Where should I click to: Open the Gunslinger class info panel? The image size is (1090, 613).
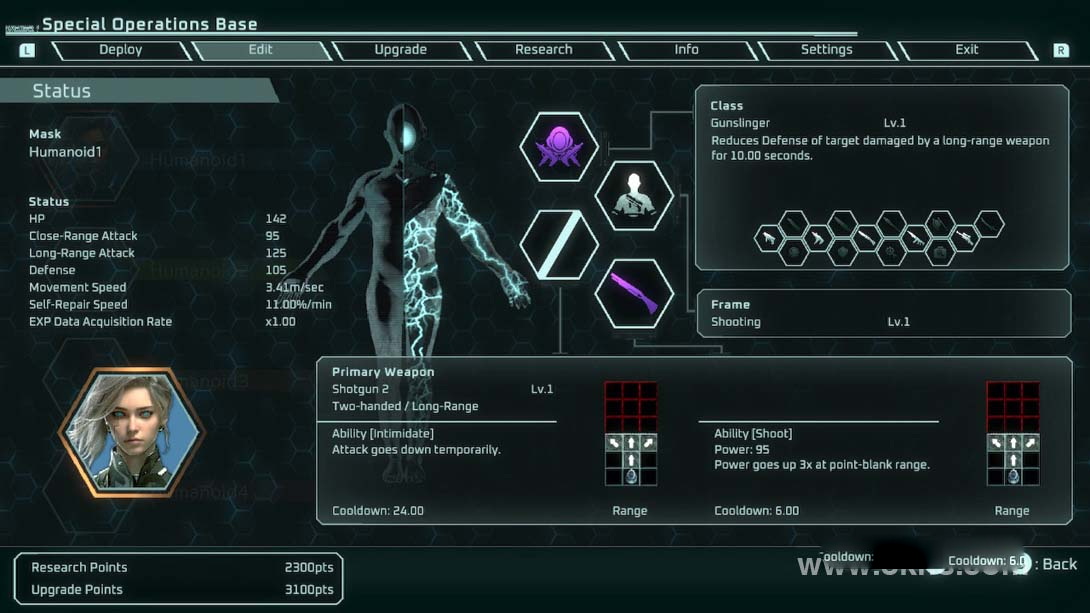882,177
